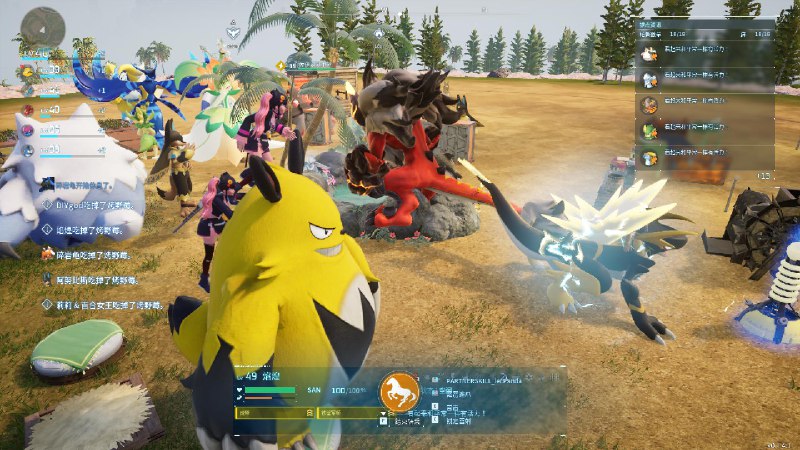Select the red pal party slot
The height and width of the screenshot is (450, 800).
tap(28, 109)
